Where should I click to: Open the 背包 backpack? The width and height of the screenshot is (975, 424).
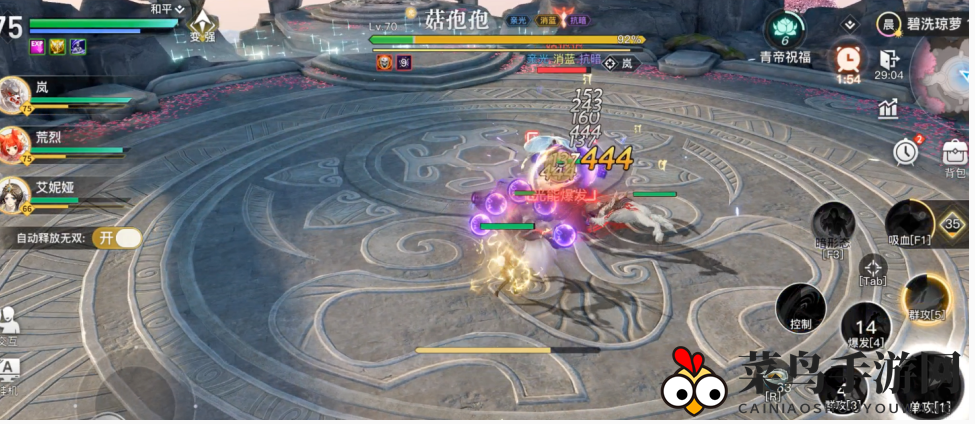click(x=955, y=156)
